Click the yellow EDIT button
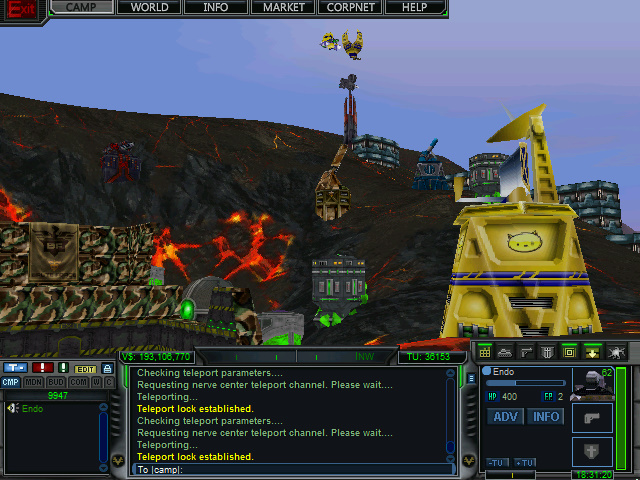Screen dimensions: 640x480 coord(85,368)
